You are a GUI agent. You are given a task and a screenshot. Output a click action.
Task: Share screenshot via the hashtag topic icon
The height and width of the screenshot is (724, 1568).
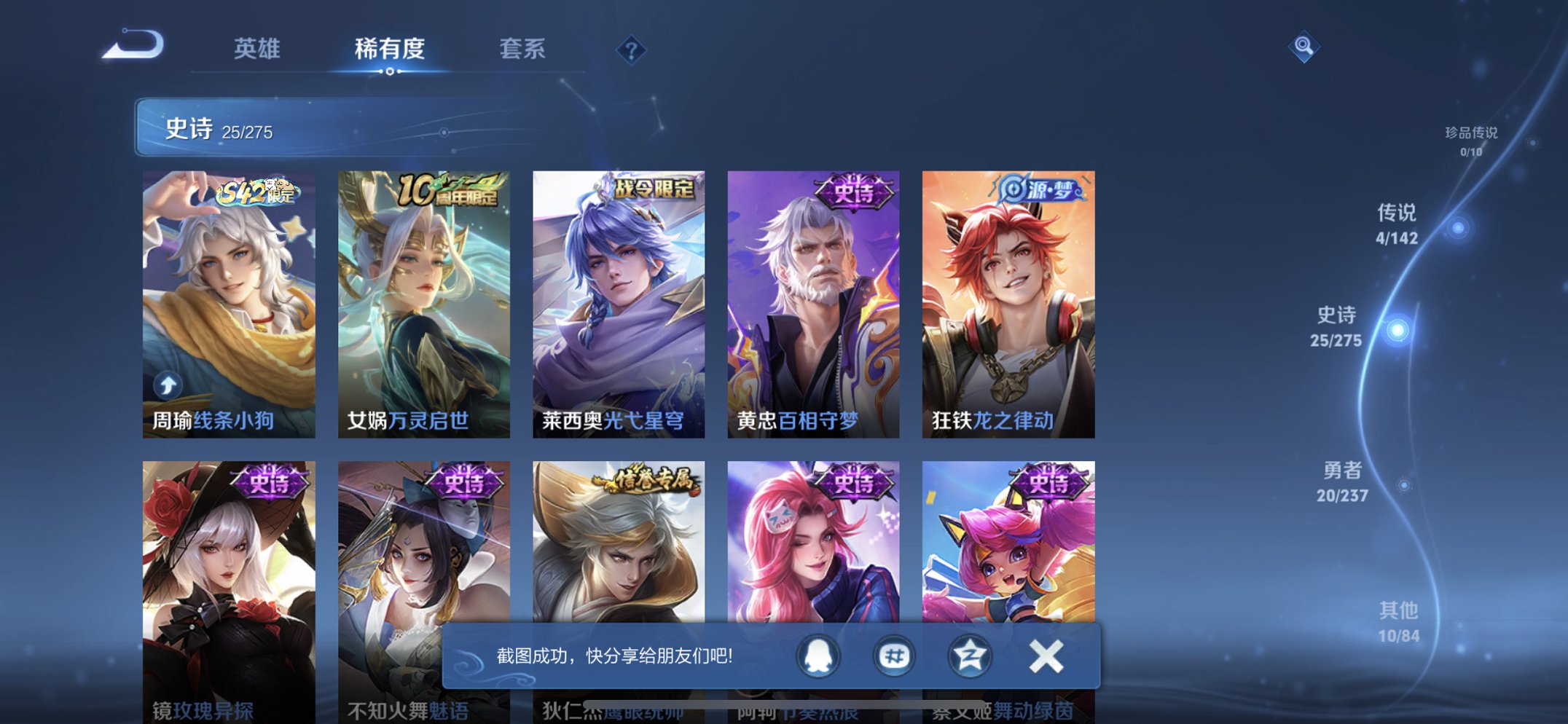[x=893, y=655]
